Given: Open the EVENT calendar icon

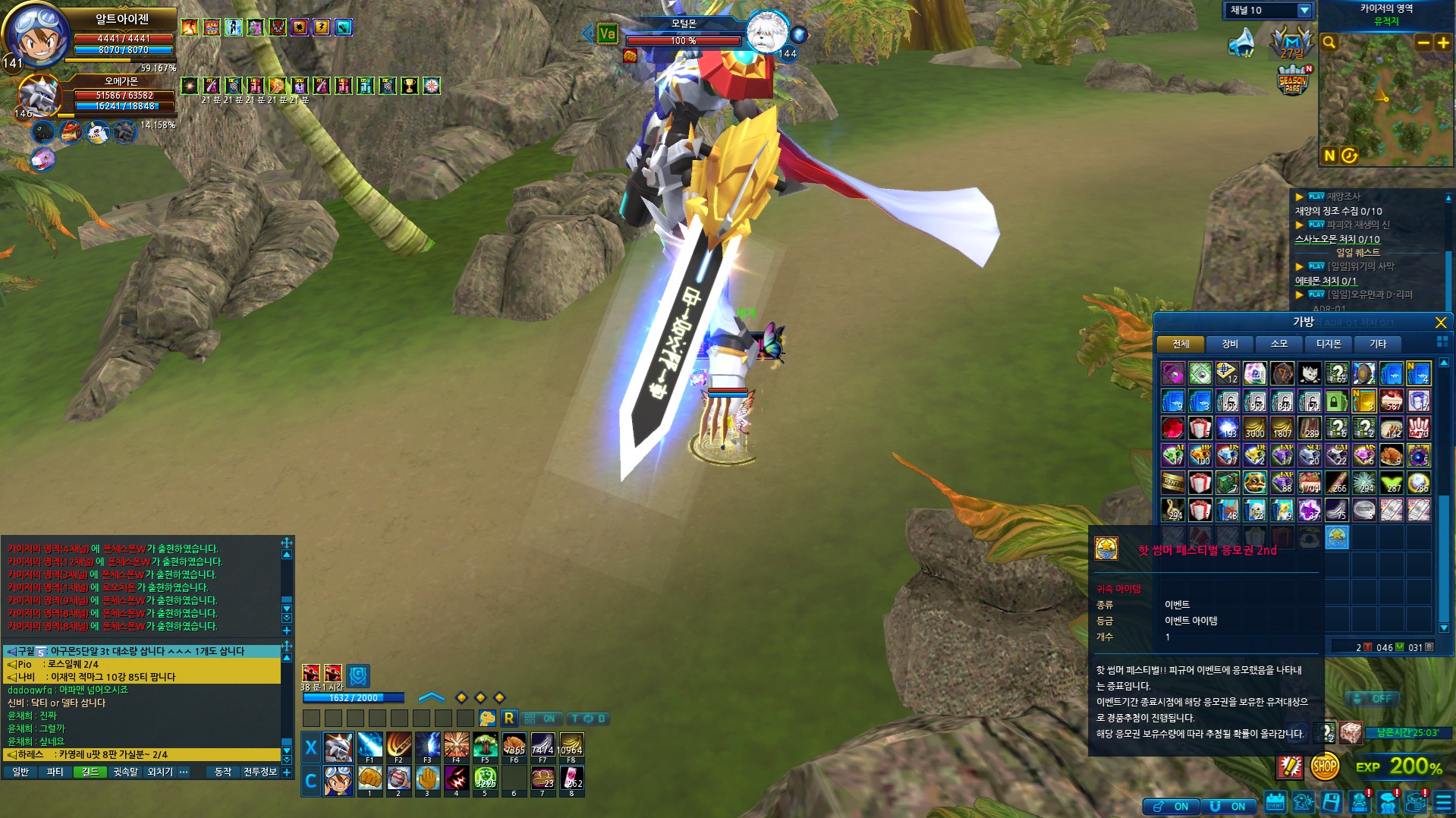Looking at the screenshot, I should (x=1275, y=803).
